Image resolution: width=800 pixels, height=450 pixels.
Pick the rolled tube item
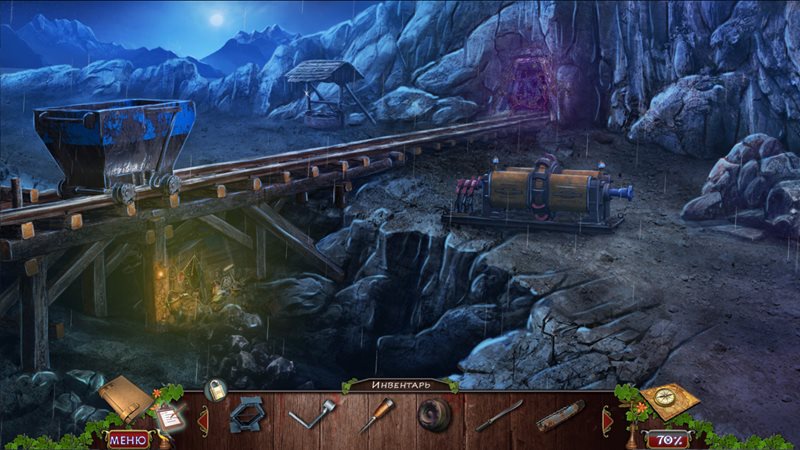[559, 414]
